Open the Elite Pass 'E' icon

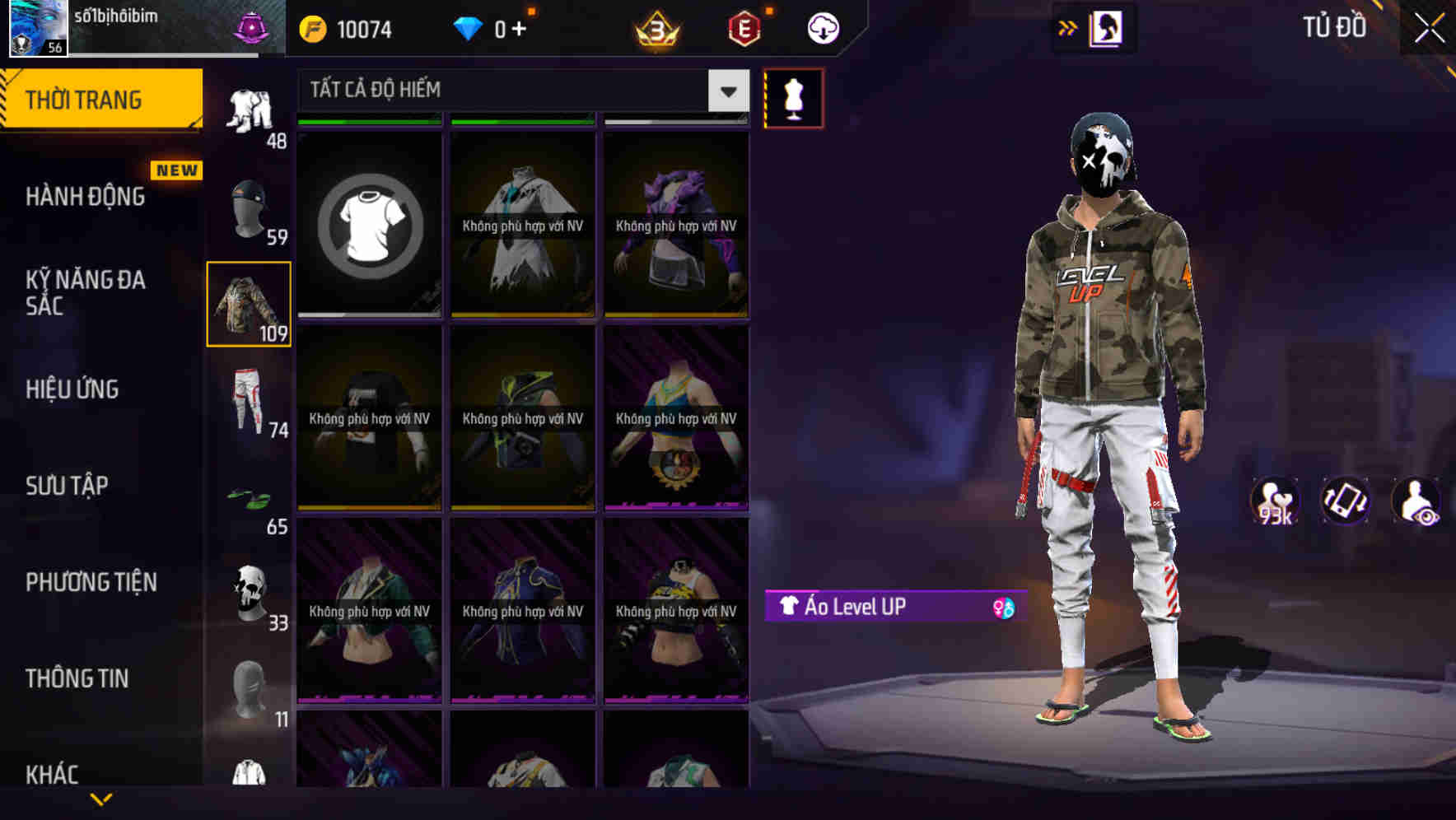point(740,27)
